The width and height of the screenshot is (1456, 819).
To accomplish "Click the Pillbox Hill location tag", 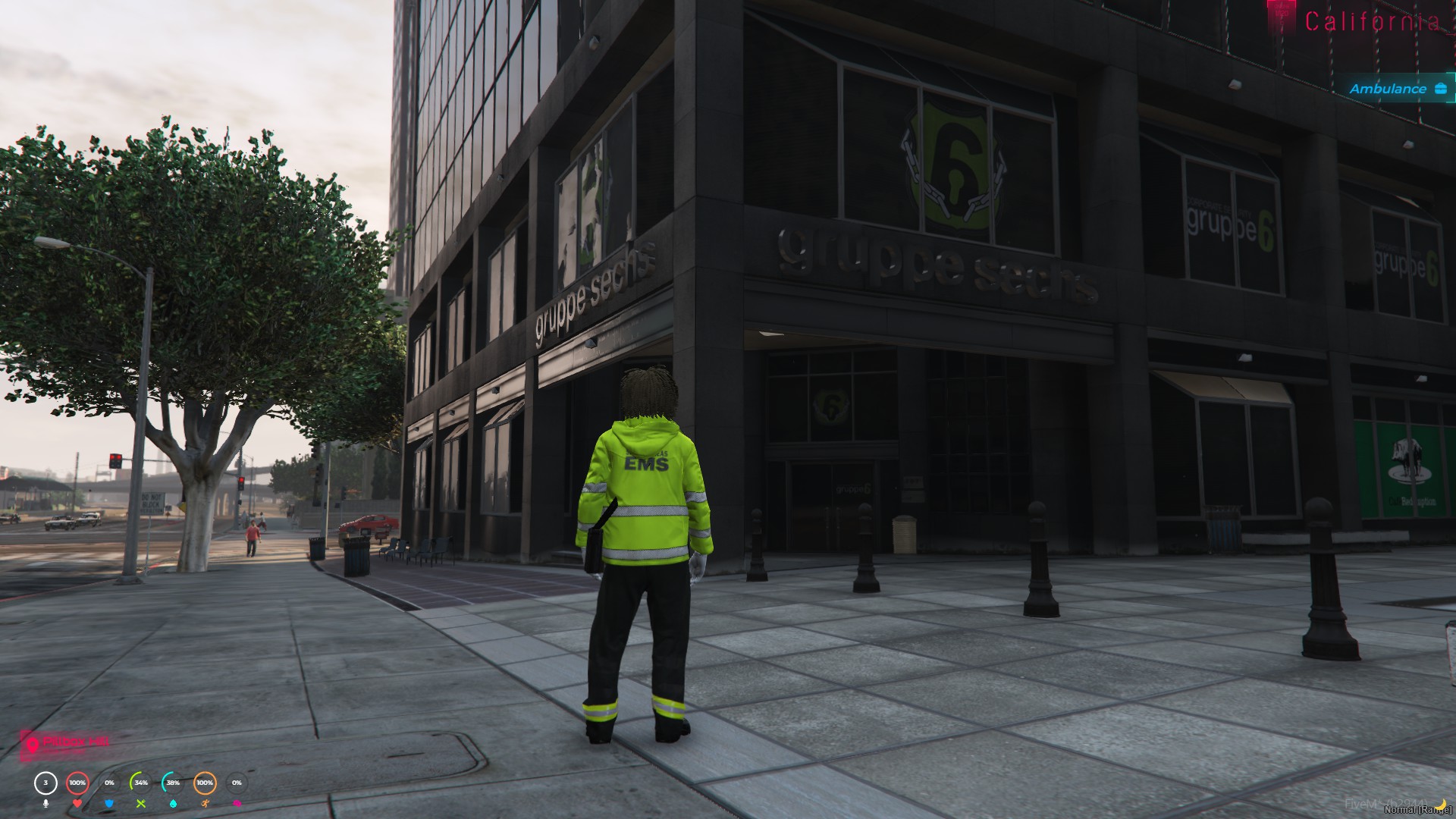I will (x=67, y=742).
